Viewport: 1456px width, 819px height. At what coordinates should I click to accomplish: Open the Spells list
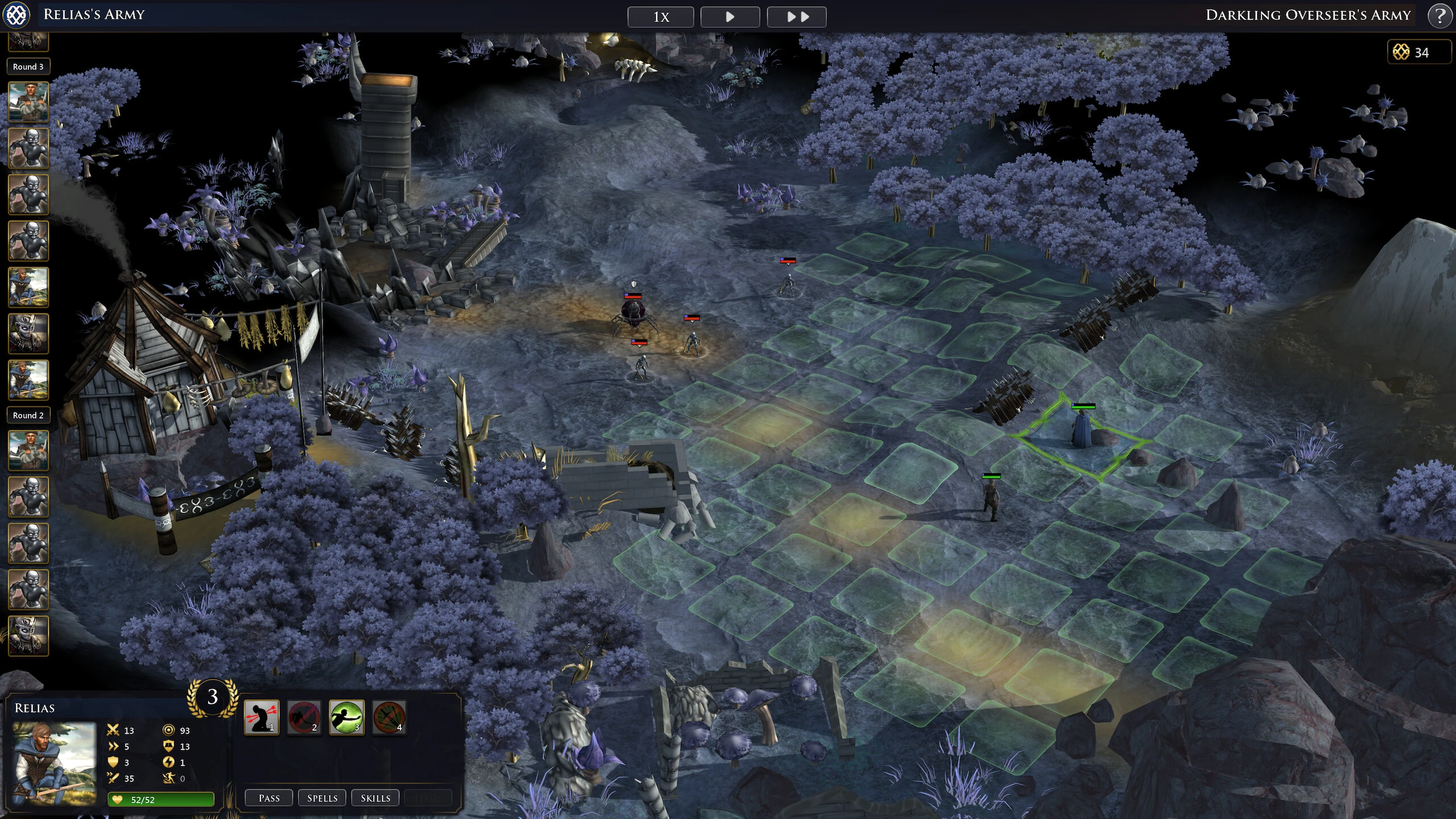(x=322, y=798)
